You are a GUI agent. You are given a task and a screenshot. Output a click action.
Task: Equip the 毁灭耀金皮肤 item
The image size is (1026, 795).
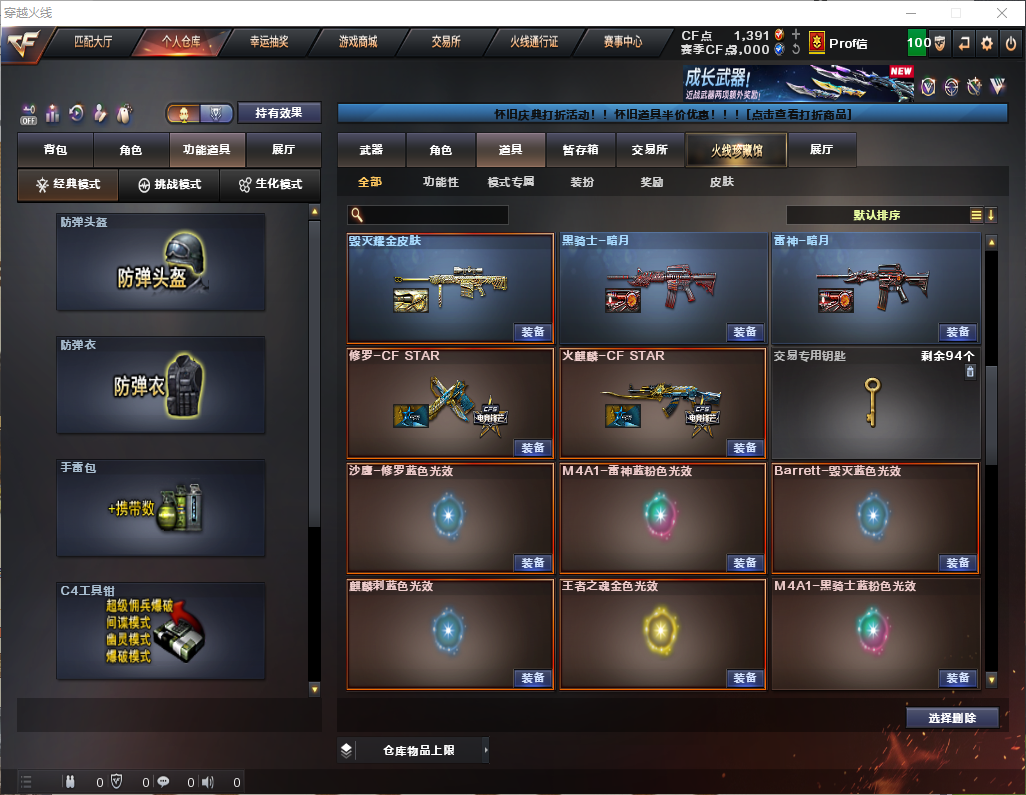[533, 332]
